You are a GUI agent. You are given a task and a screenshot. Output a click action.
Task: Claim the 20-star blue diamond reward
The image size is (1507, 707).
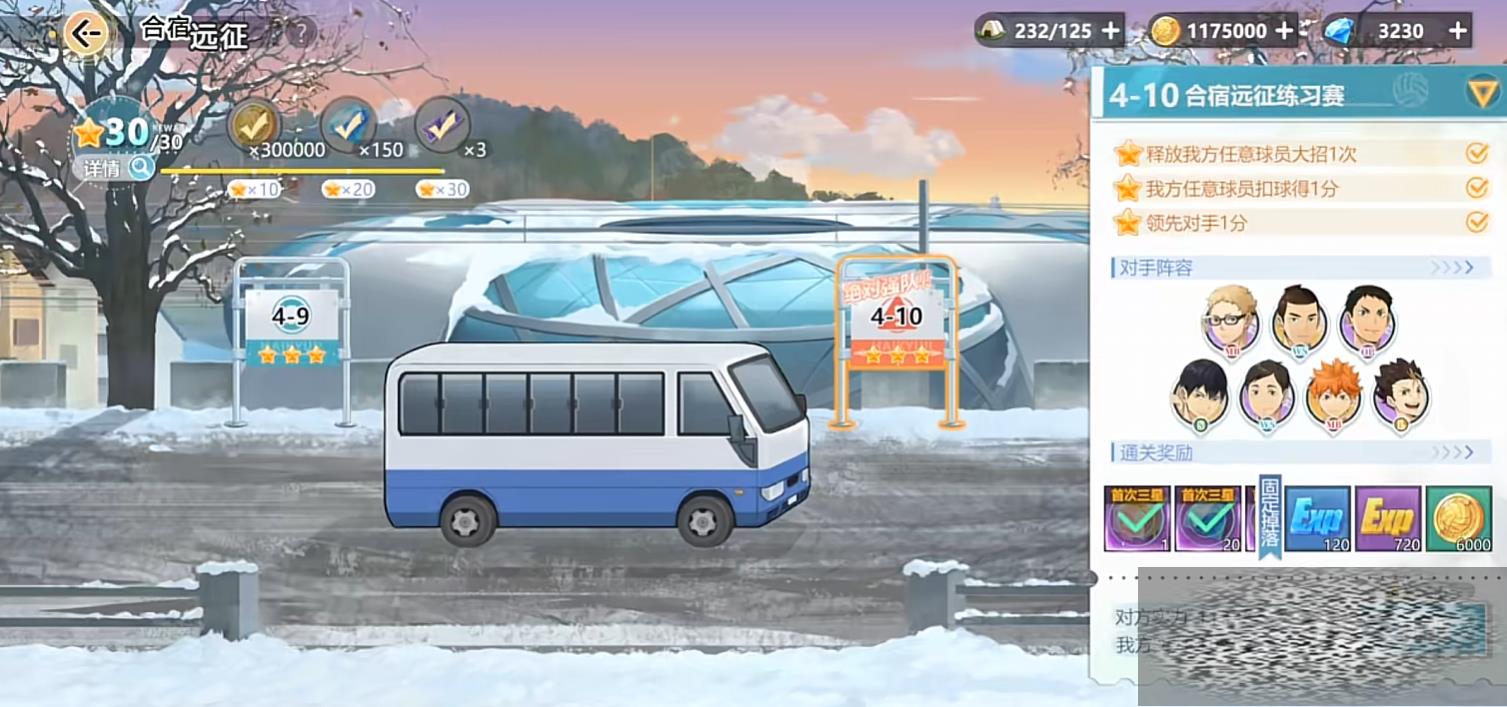[348, 125]
